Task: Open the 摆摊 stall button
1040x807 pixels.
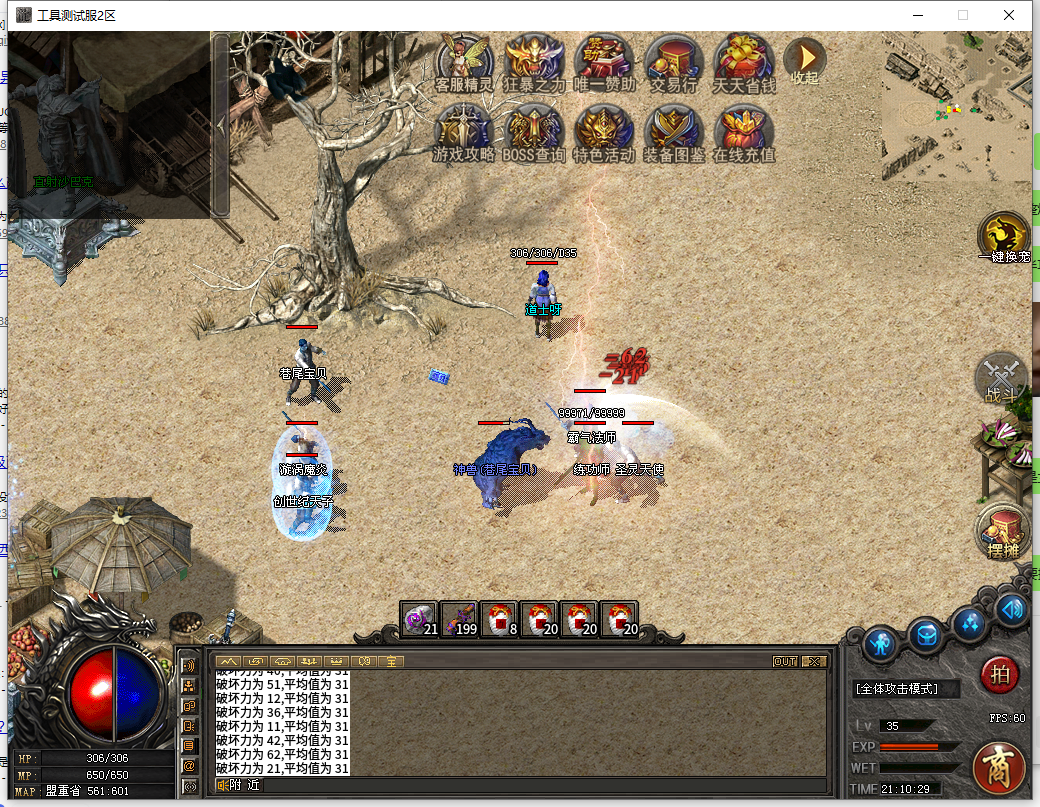Action: [x=1002, y=531]
